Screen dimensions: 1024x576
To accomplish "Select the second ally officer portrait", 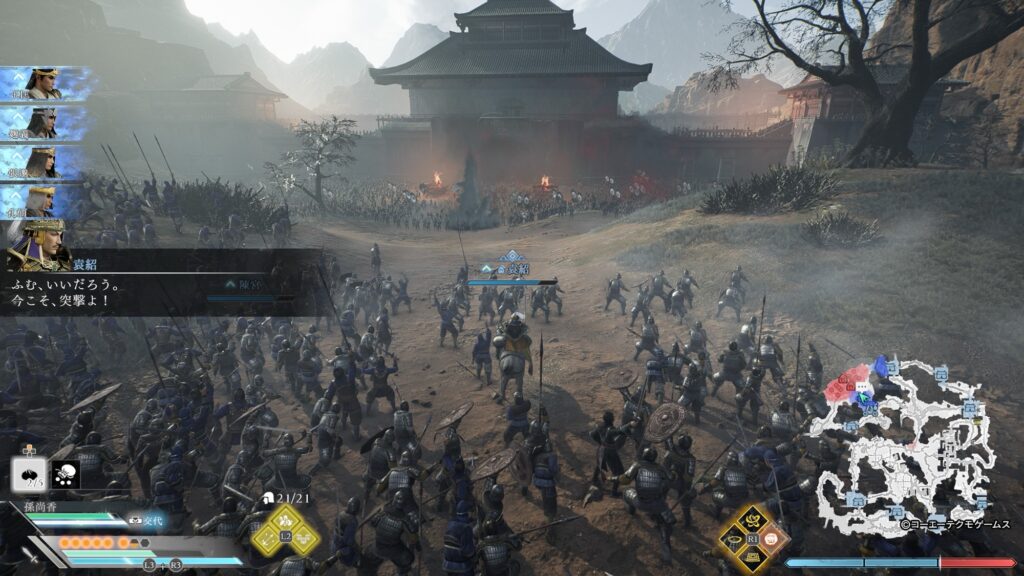I will (40, 122).
